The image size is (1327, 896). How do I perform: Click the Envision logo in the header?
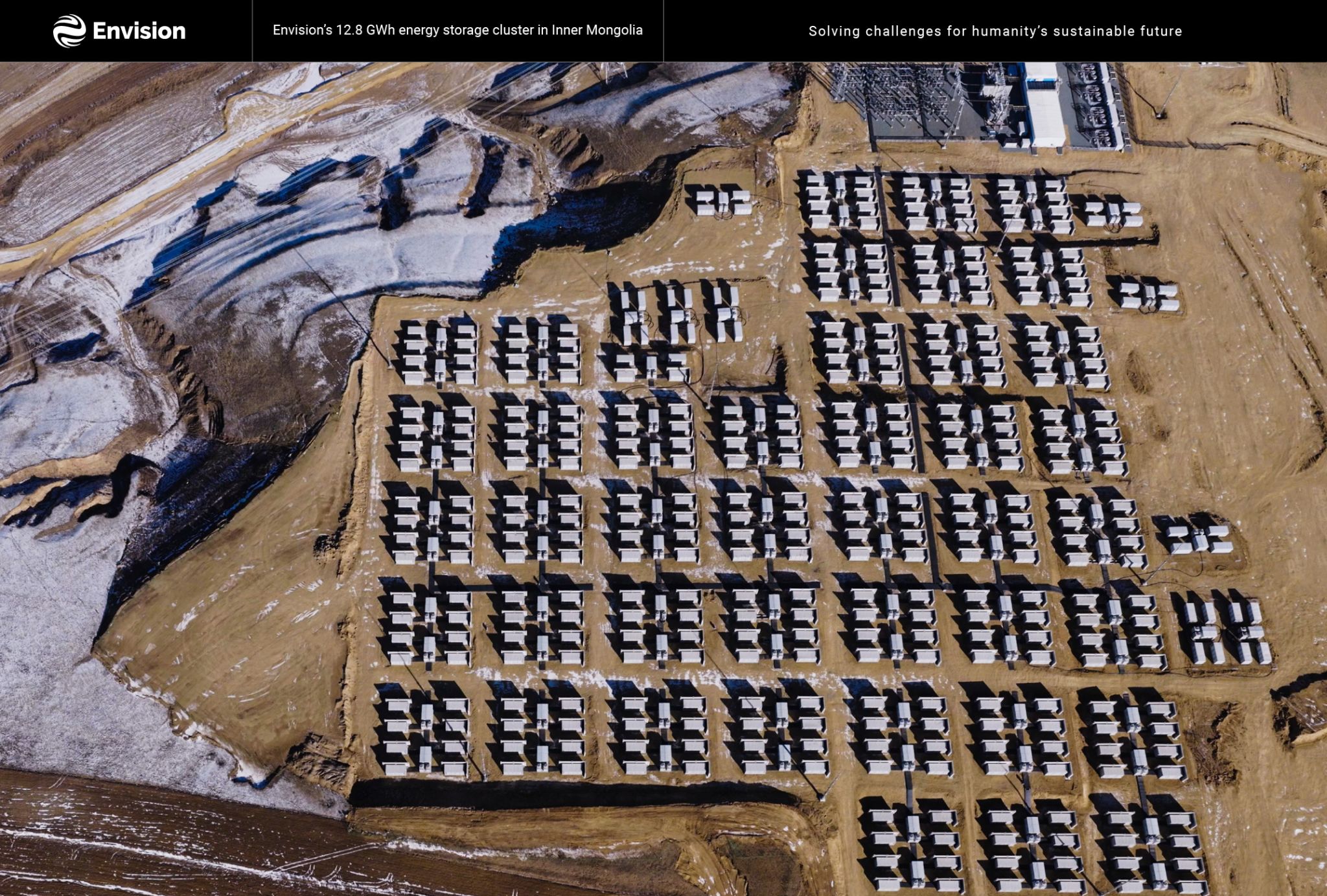click(119, 30)
